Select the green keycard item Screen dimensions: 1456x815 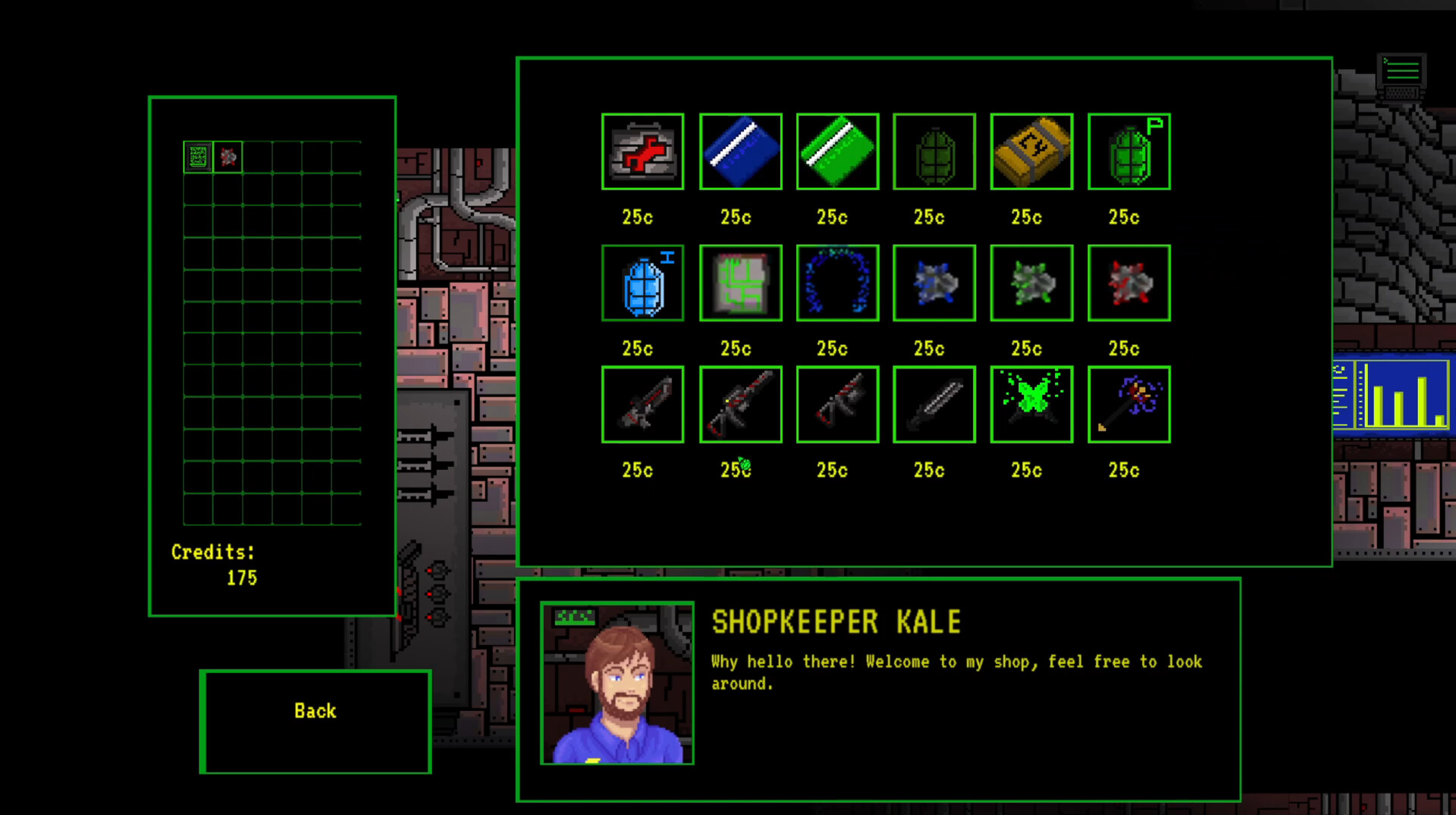point(837,152)
